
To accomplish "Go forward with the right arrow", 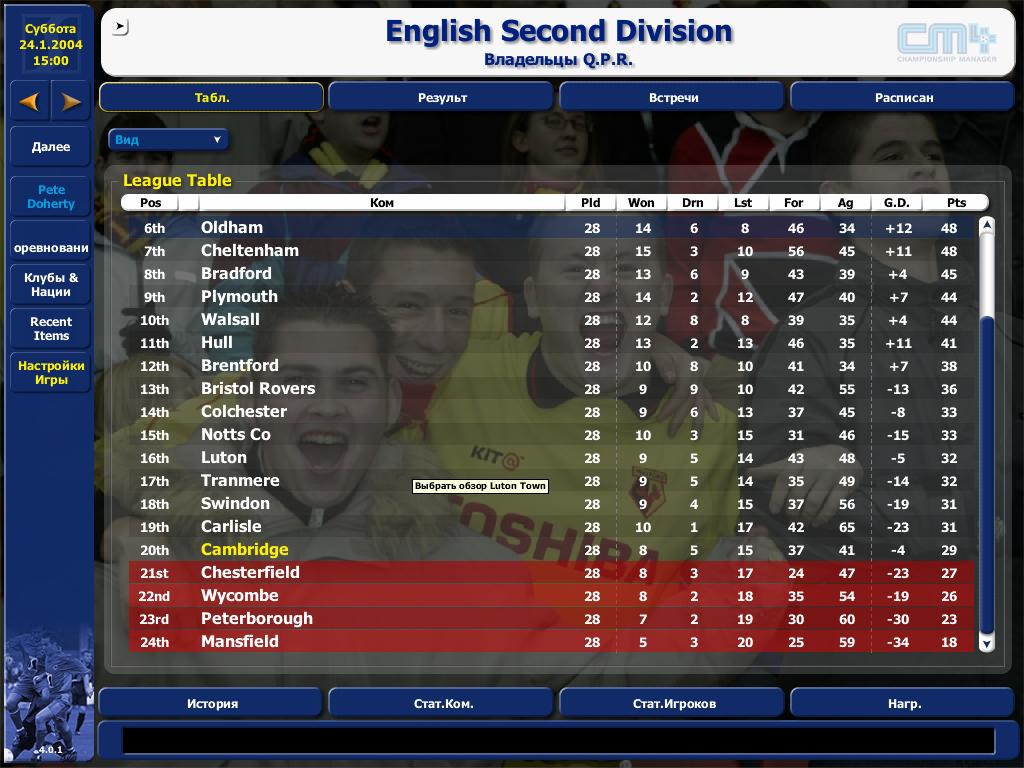I will (x=71, y=101).
